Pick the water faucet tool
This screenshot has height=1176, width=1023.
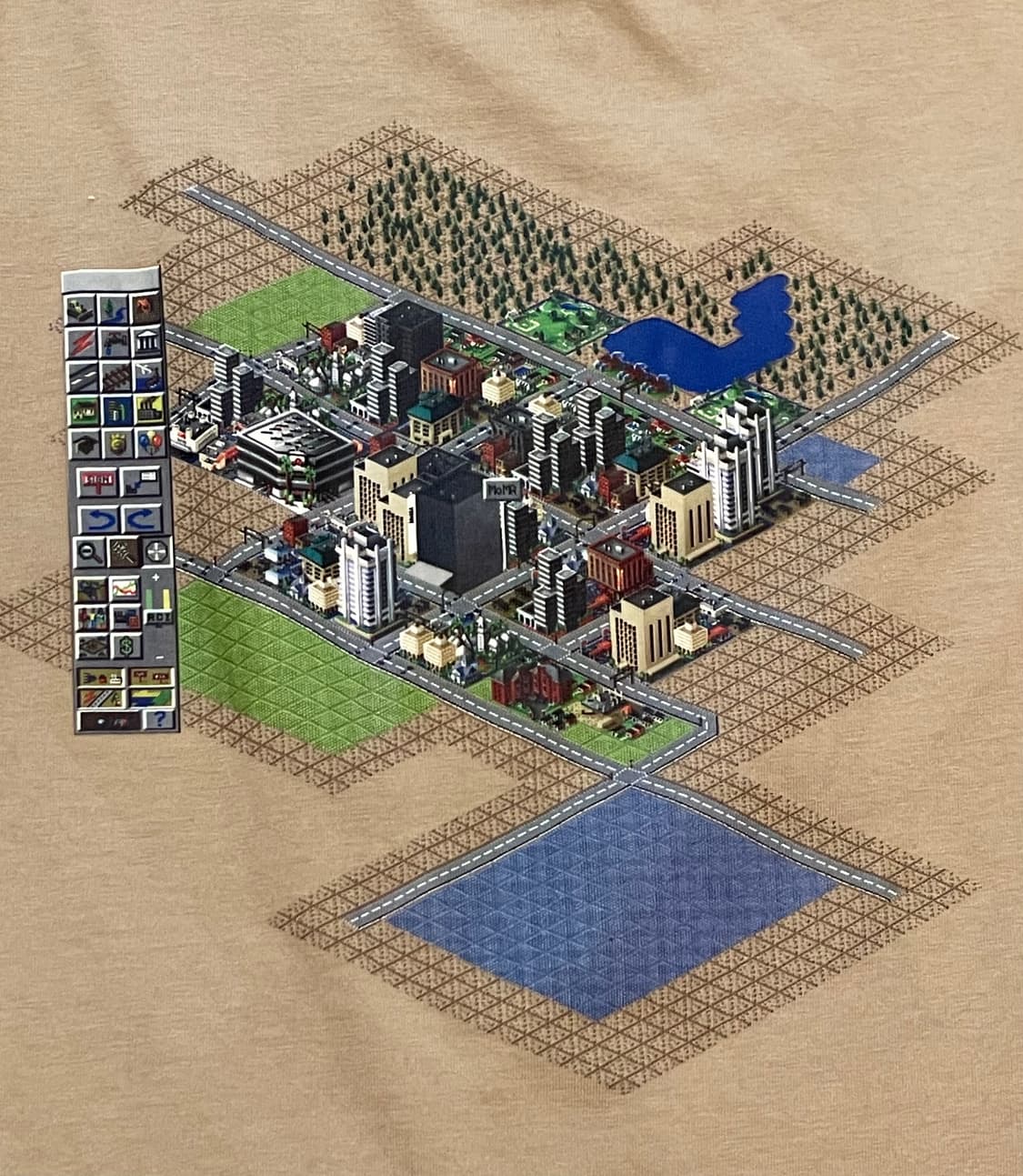point(114,343)
